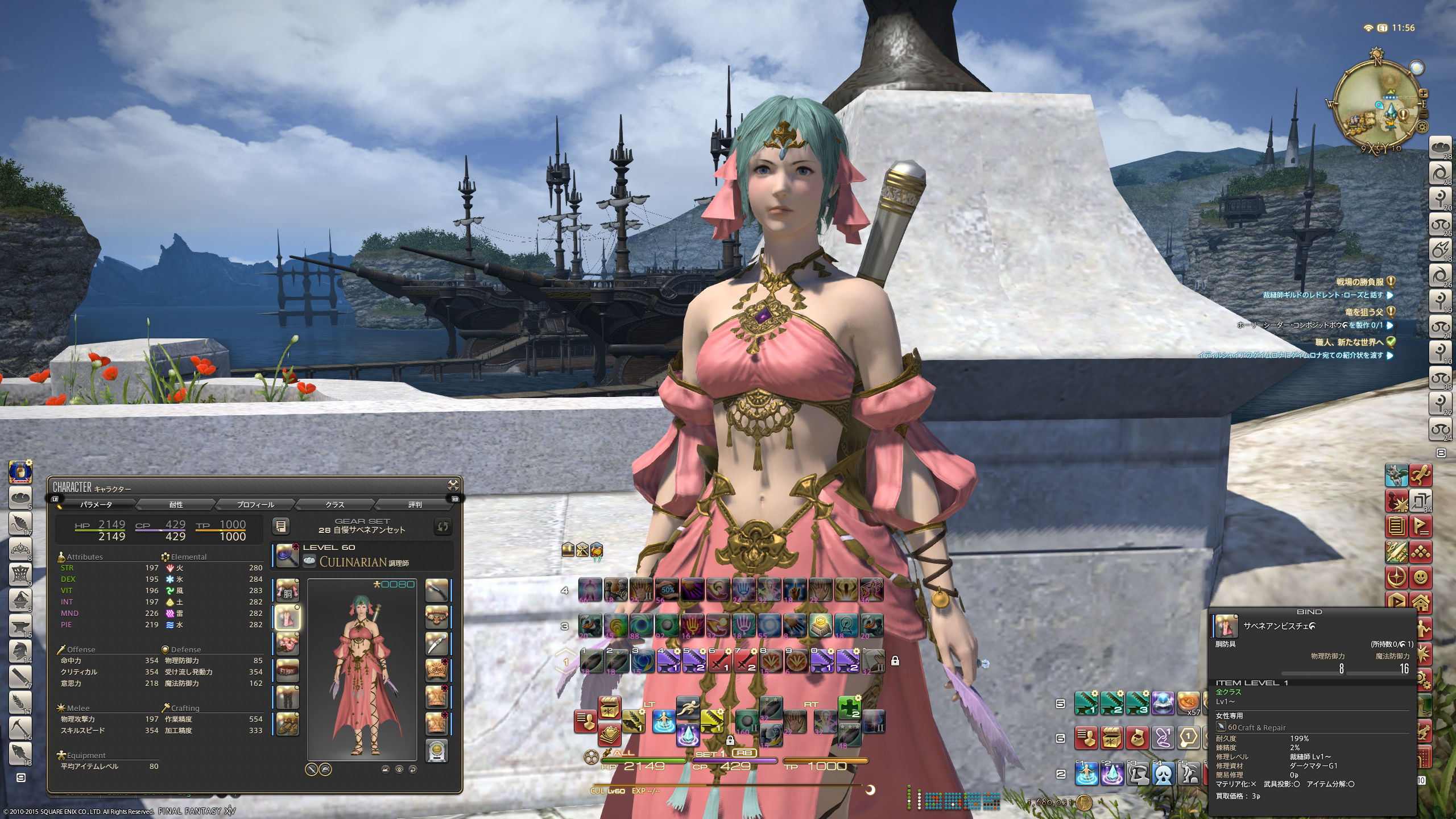Image resolution: width=1456 pixels, height=819 pixels.
Task: Open the red treasure chest icon in cross hotbar
Action: 609,708
